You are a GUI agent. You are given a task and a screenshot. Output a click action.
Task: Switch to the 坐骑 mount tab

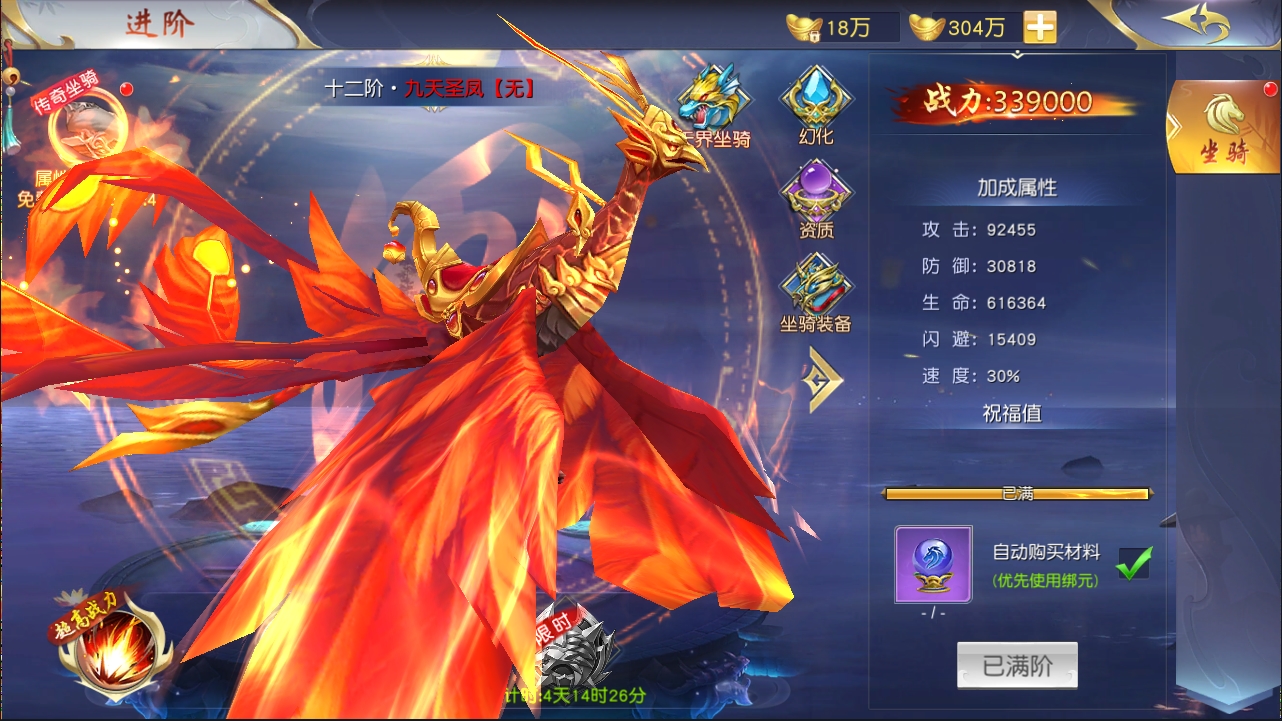coord(1222,127)
